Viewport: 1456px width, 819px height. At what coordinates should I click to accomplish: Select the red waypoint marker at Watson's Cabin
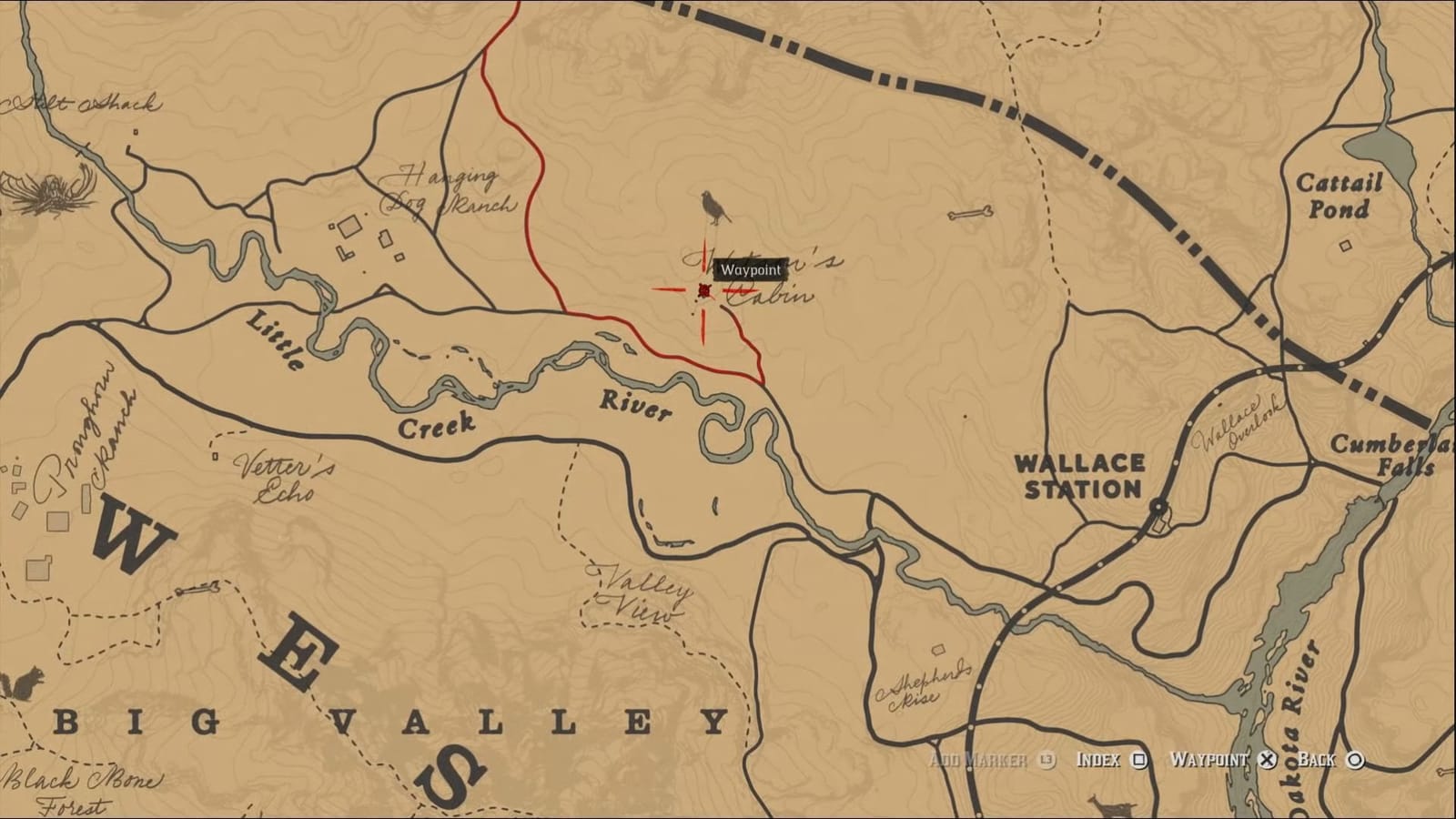pyautogui.click(x=703, y=291)
